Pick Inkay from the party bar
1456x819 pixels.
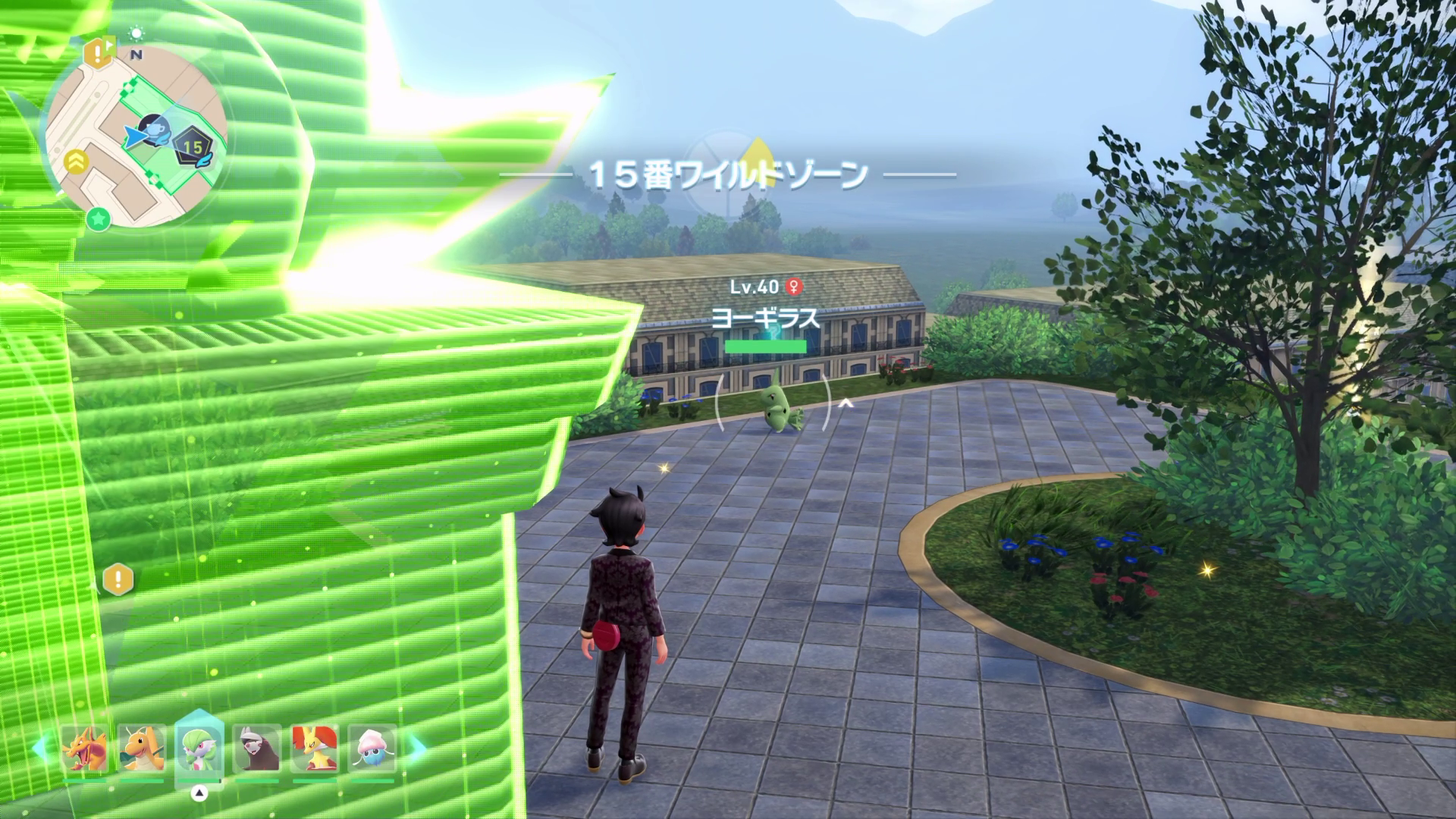click(372, 751)
